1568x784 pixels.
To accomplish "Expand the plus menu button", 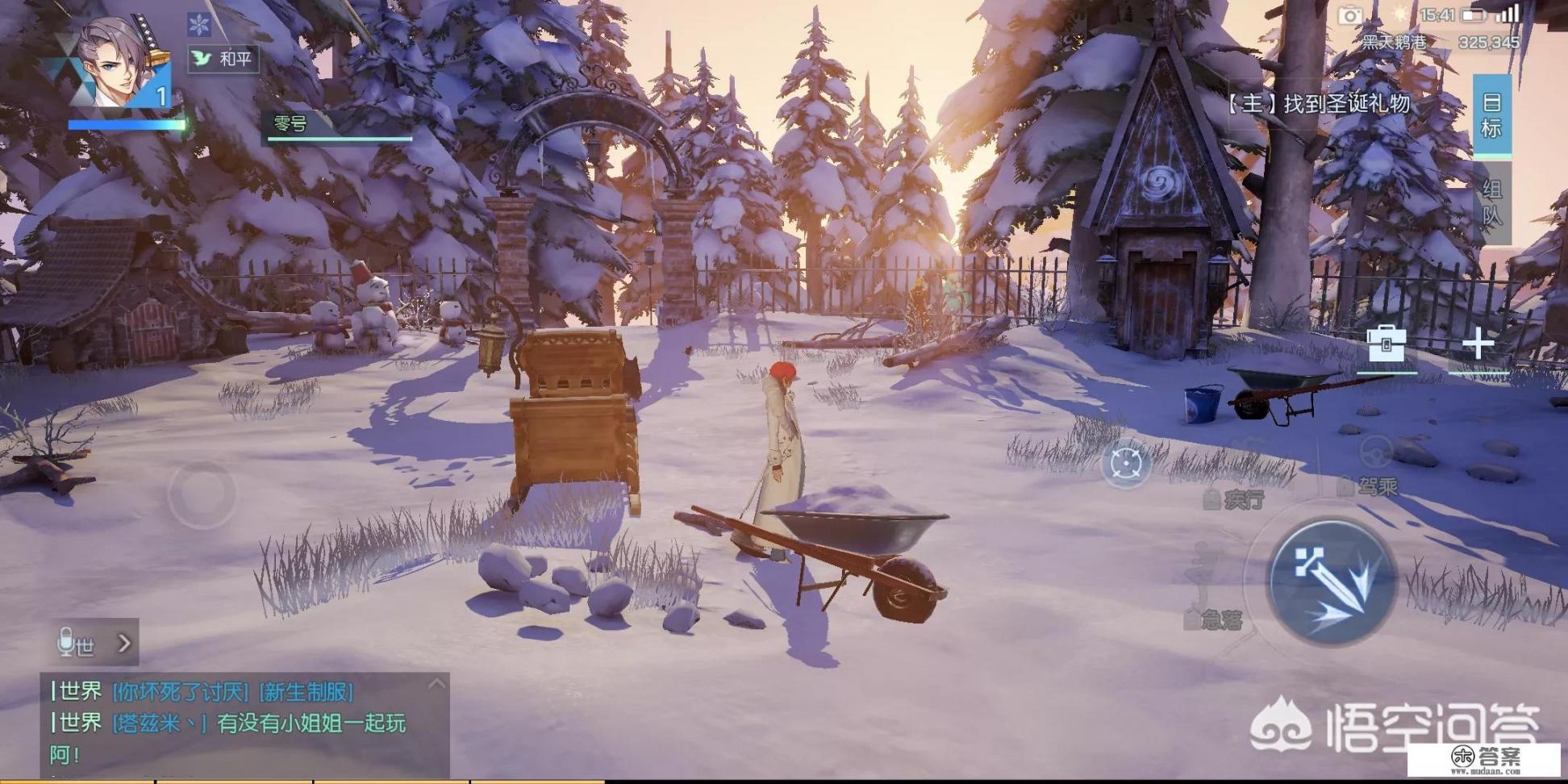I will 1478,345.
